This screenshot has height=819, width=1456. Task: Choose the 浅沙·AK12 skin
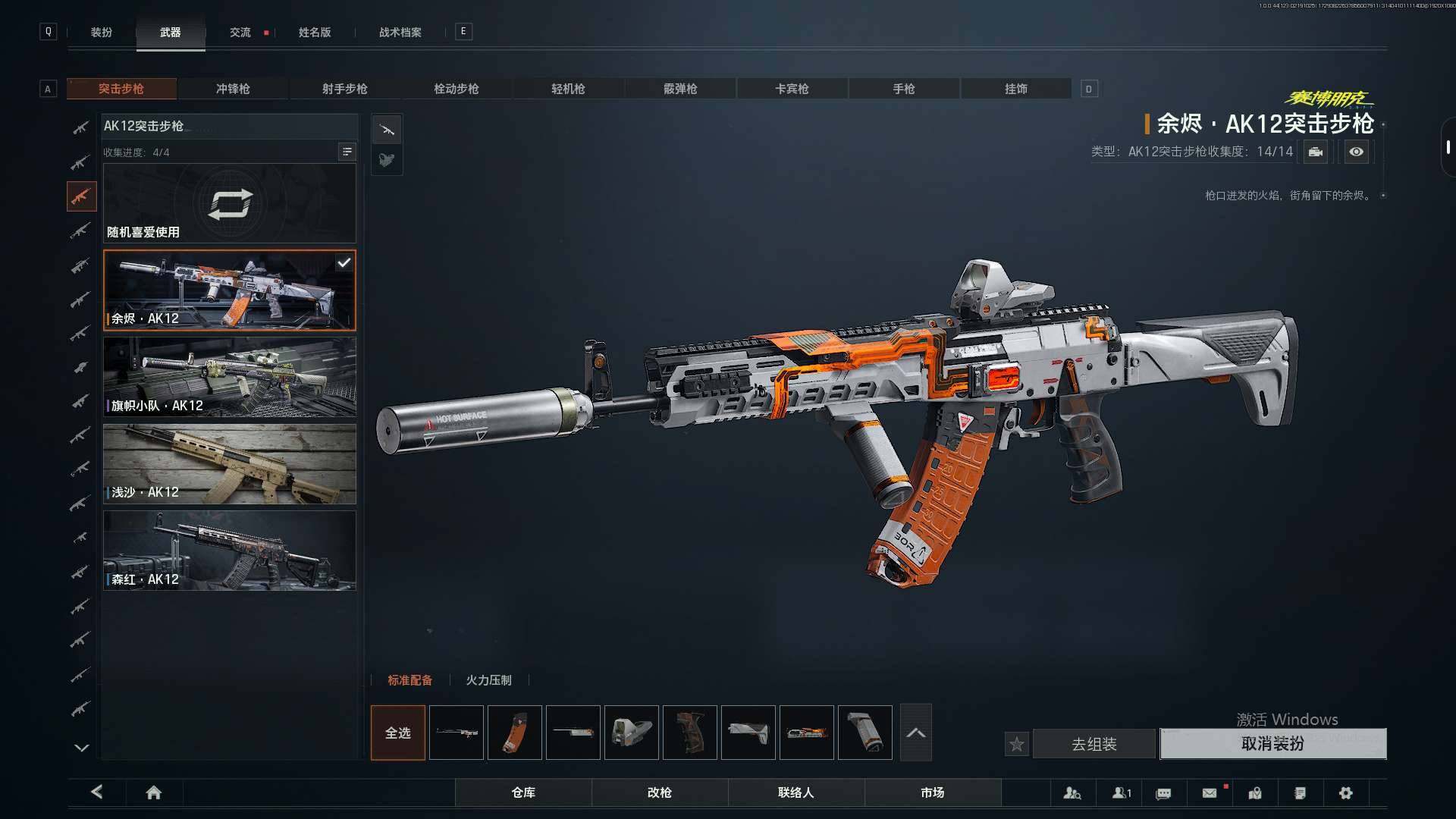click(229, 464)
